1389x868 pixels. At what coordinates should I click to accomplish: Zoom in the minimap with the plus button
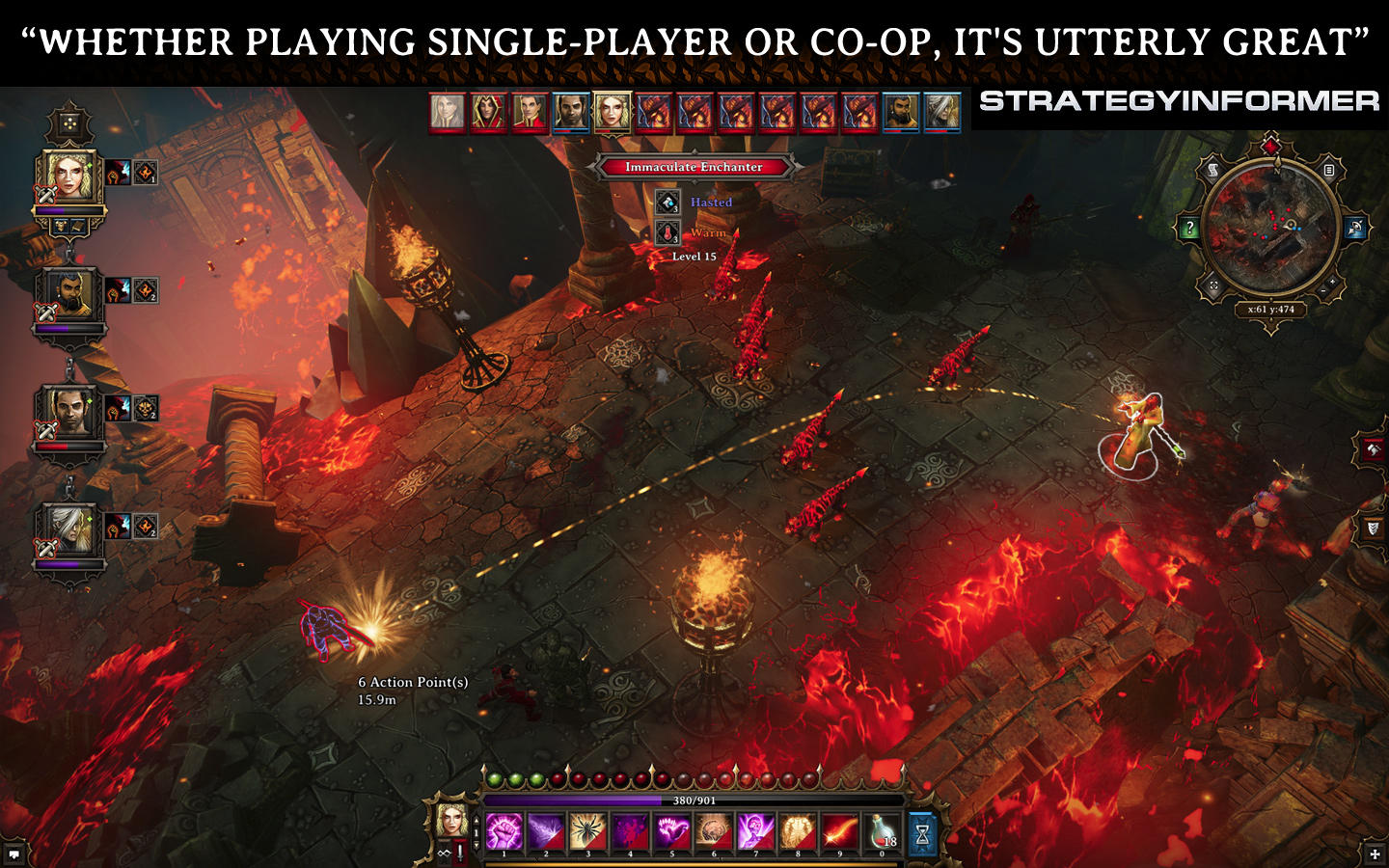point(1333,282)
